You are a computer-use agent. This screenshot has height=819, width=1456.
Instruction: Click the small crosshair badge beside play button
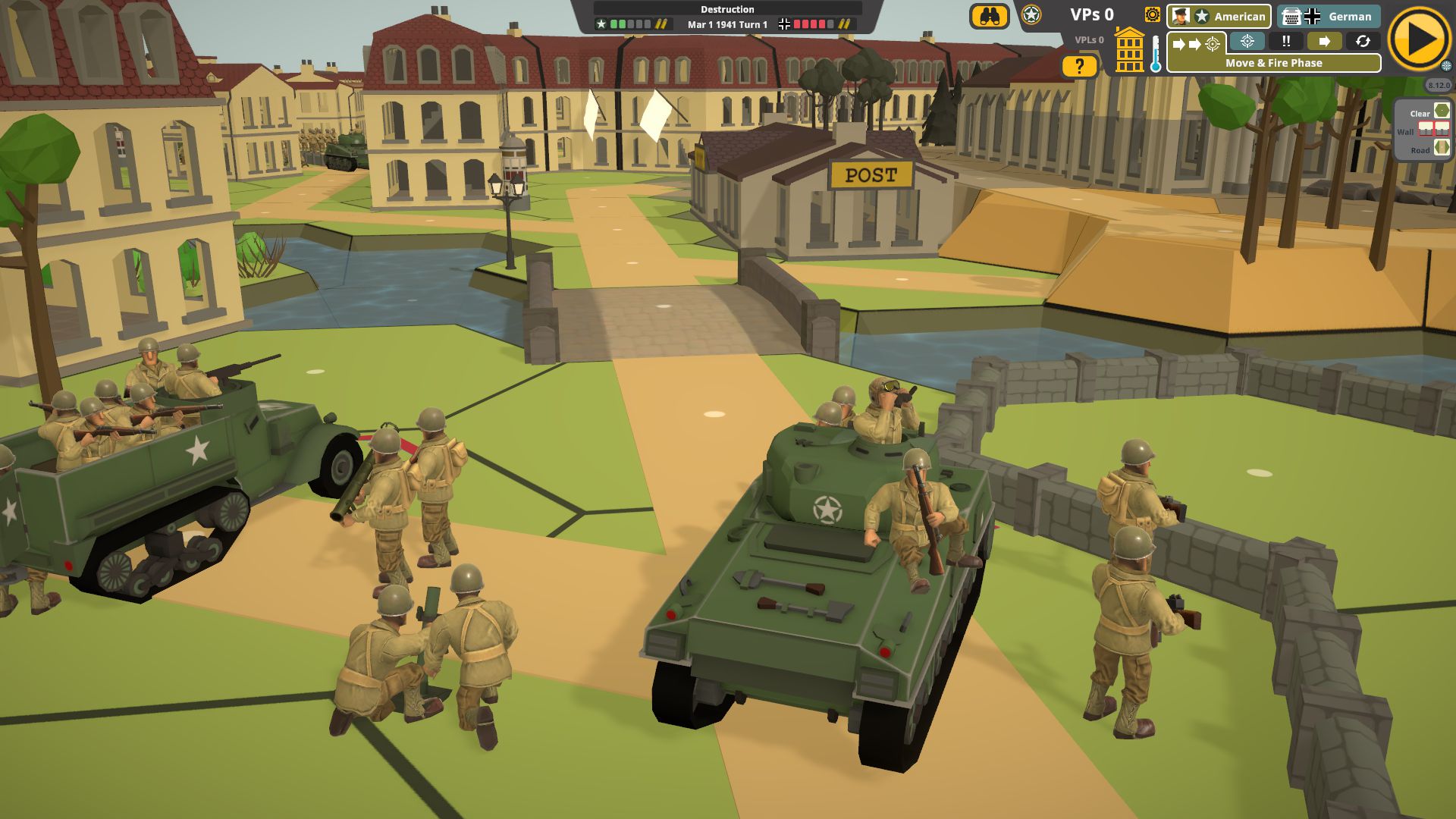click(x=1446, y=66)
